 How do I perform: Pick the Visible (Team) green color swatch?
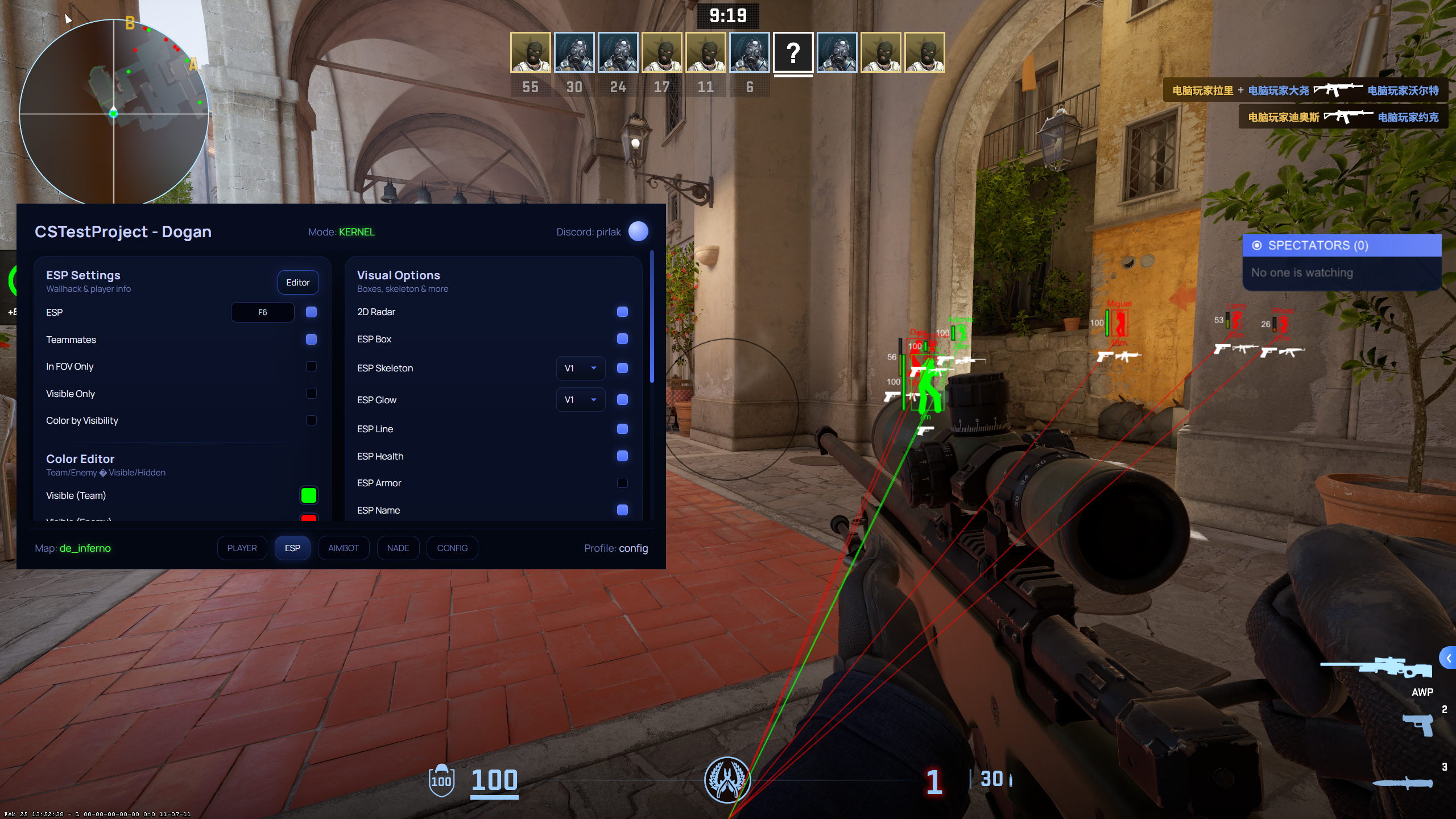coord(308,495)
